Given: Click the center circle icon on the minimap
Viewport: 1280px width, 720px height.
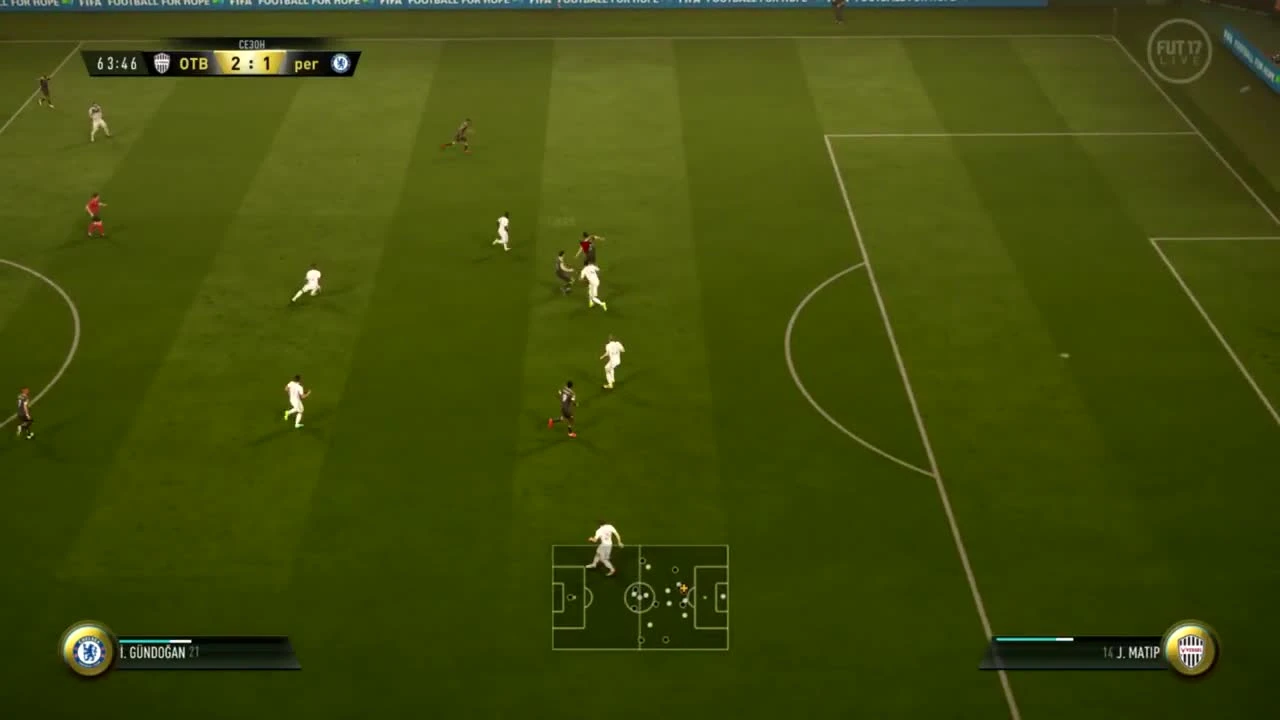Looking at the screenshot, I should 640,598.
